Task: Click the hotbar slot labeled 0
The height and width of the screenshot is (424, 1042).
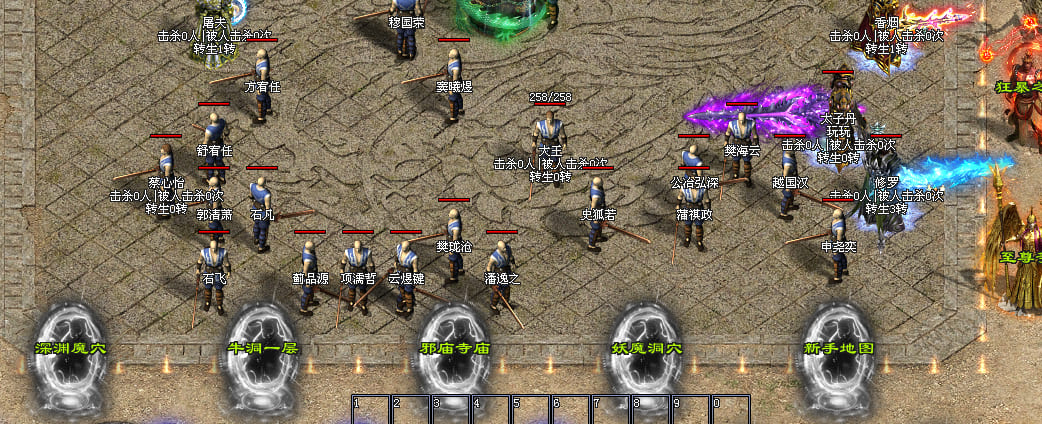Action: (730, 410)
